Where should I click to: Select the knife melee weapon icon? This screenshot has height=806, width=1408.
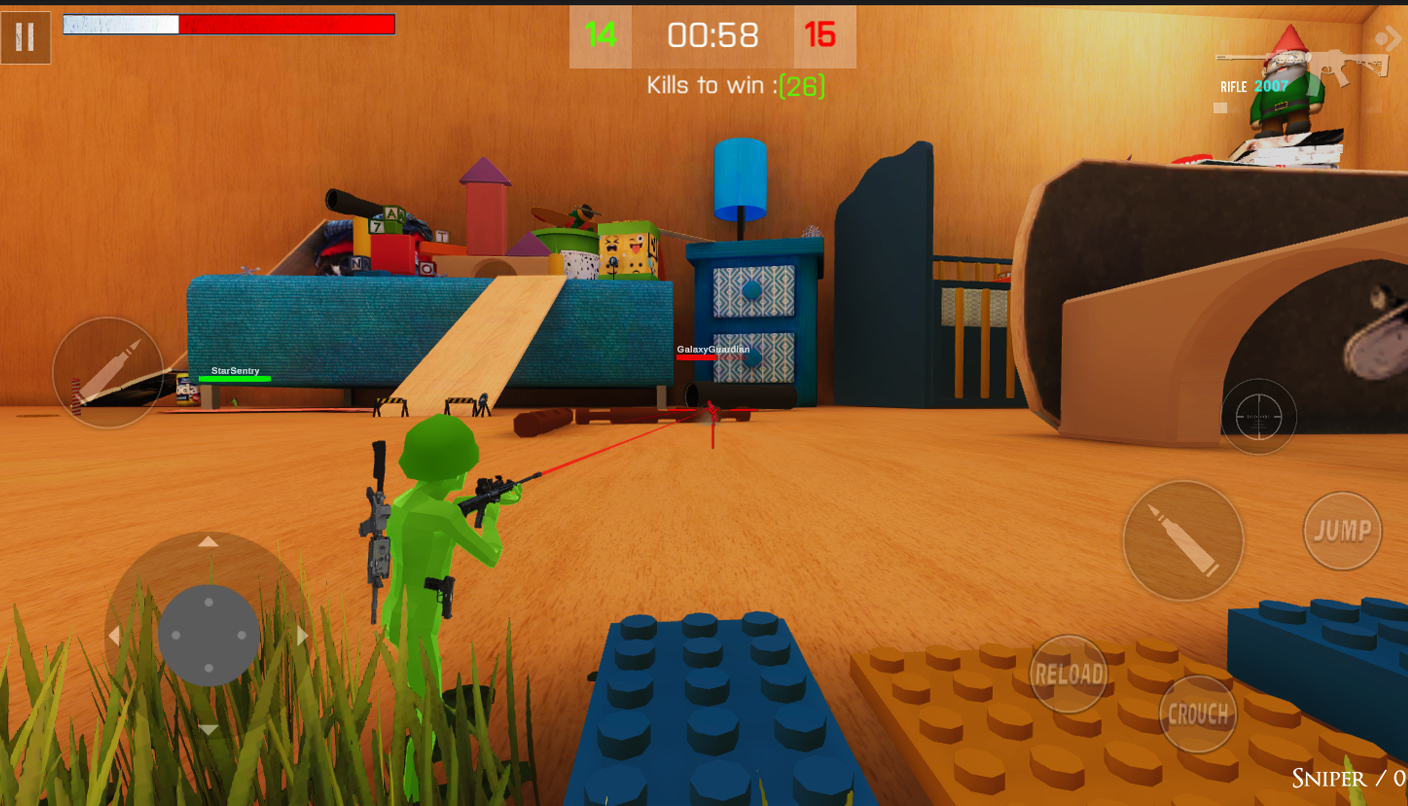coord(106,373)
